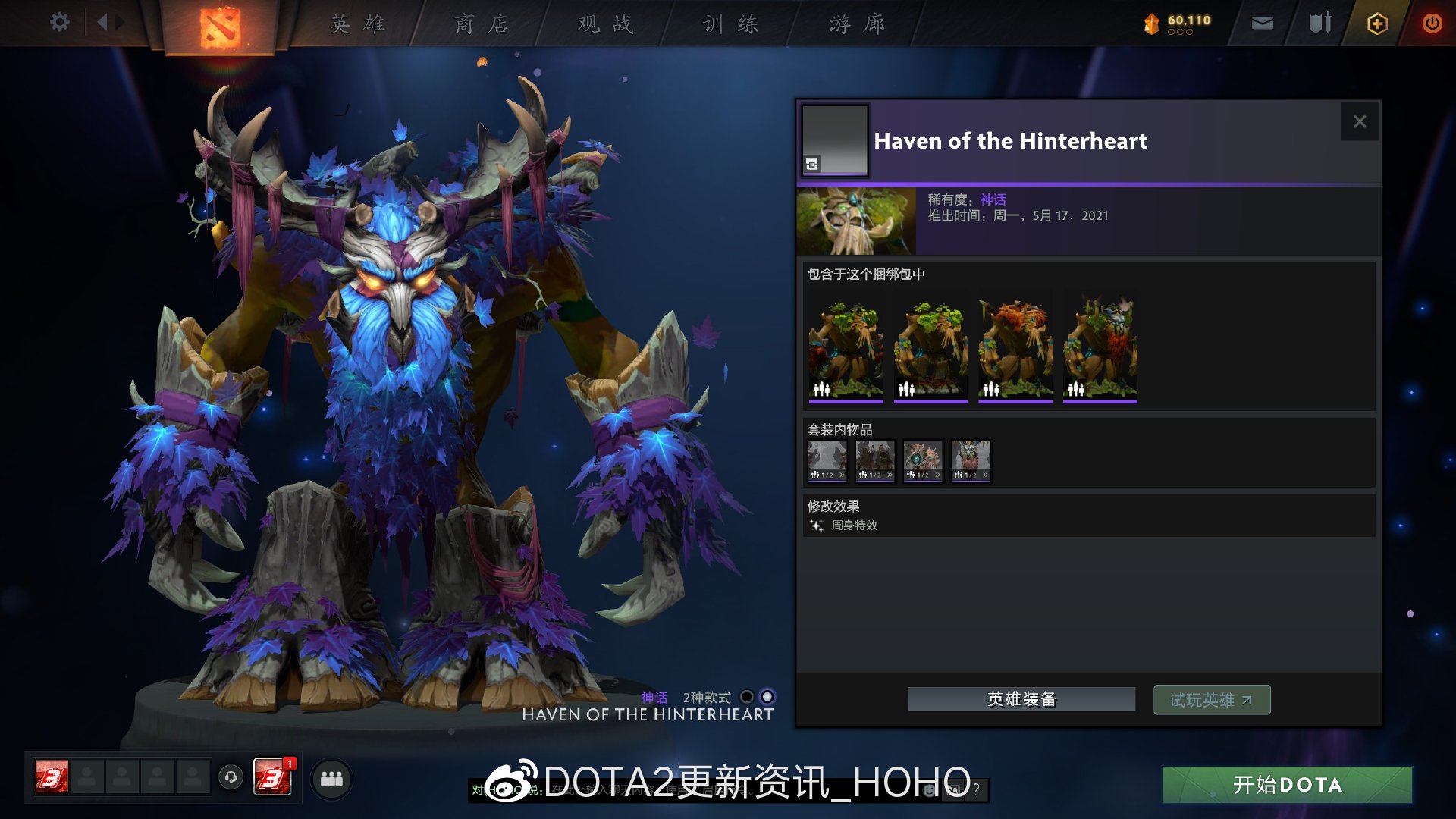1456x819 pixels.
Task: Open the friends list icon
Action: [331, 778]
